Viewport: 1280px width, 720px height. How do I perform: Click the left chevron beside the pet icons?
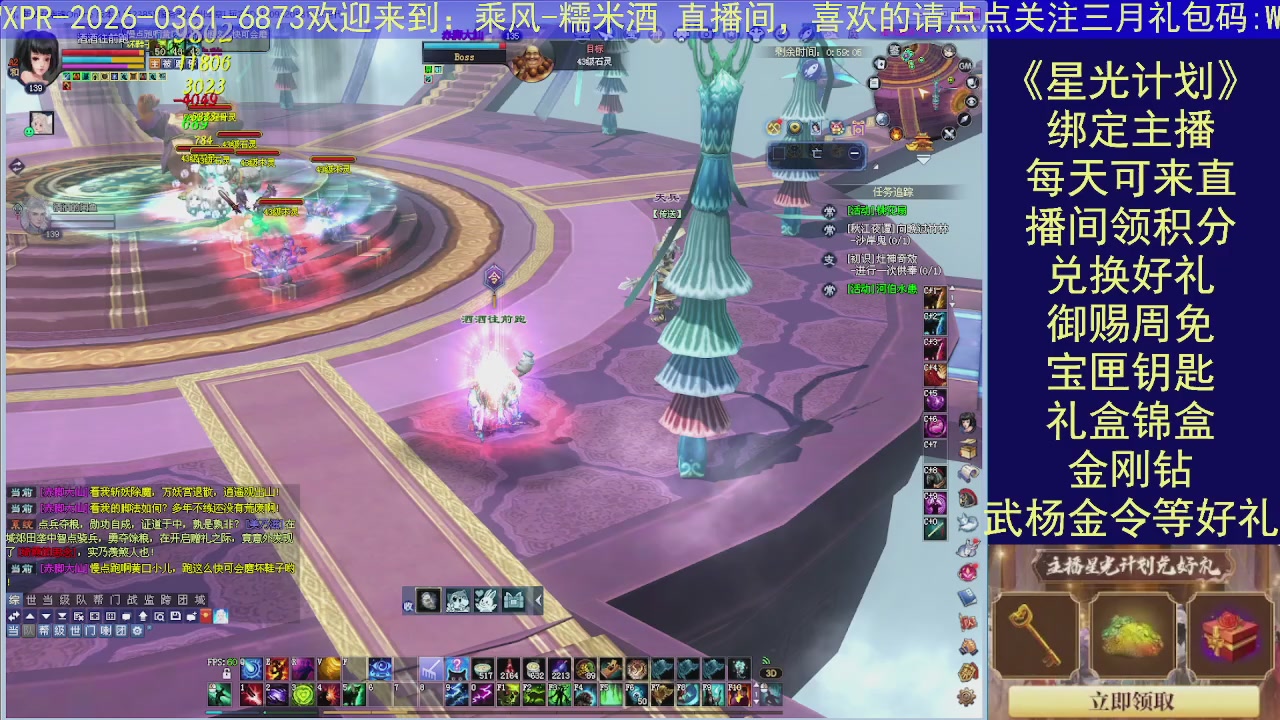tap(537, 600)
